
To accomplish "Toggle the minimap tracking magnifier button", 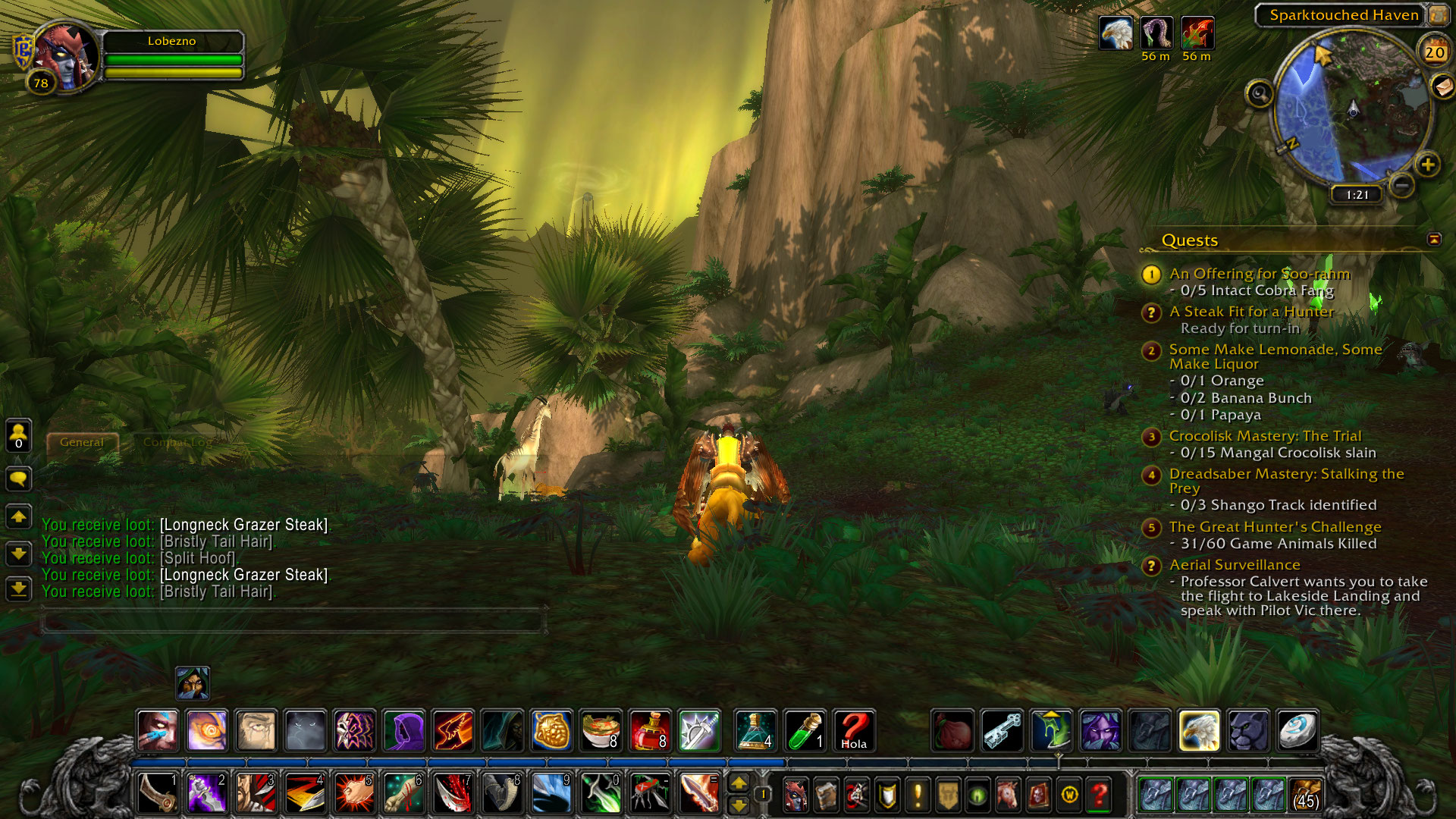I will coord(1260,94).
